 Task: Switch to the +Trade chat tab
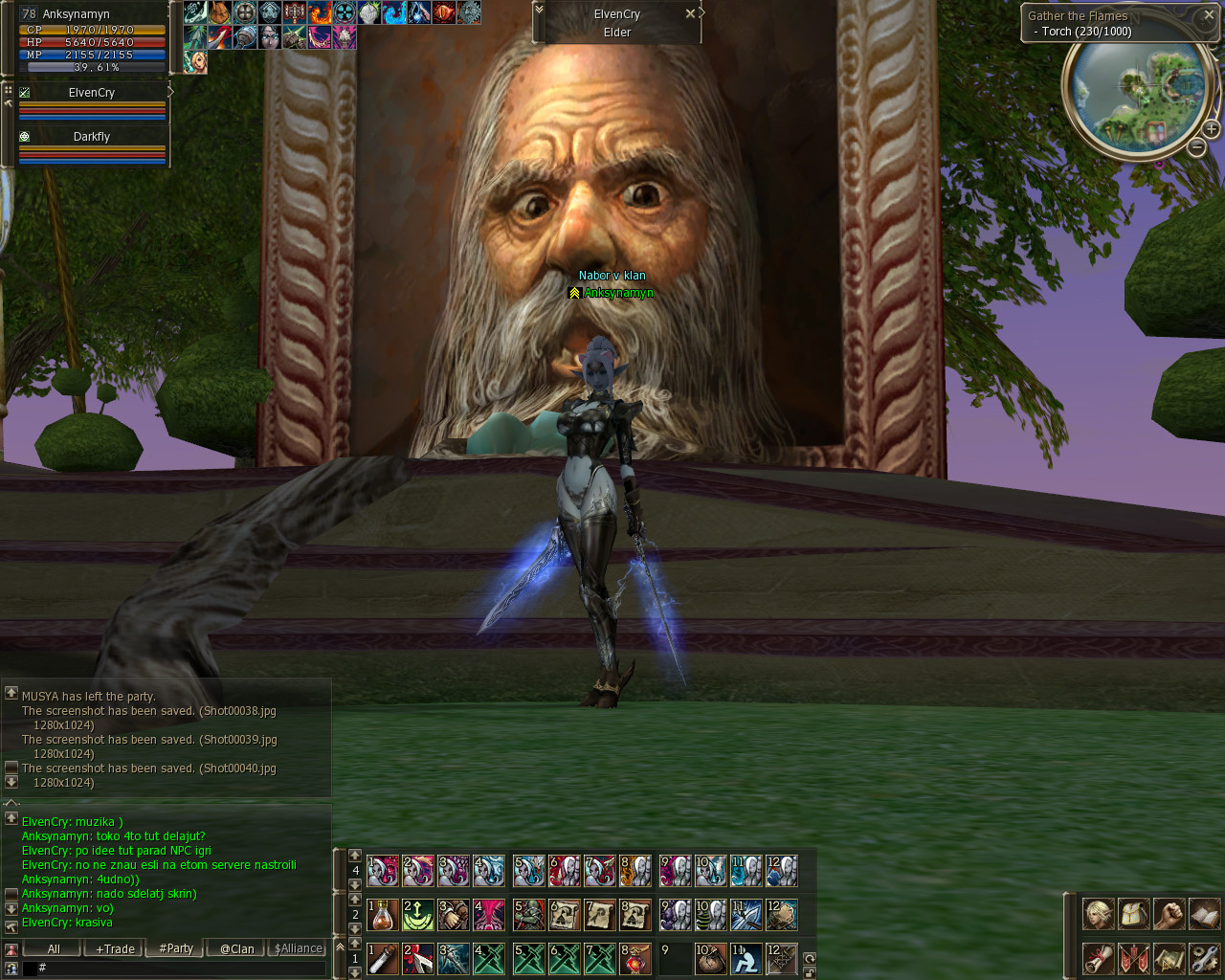[x=115, y=948]
